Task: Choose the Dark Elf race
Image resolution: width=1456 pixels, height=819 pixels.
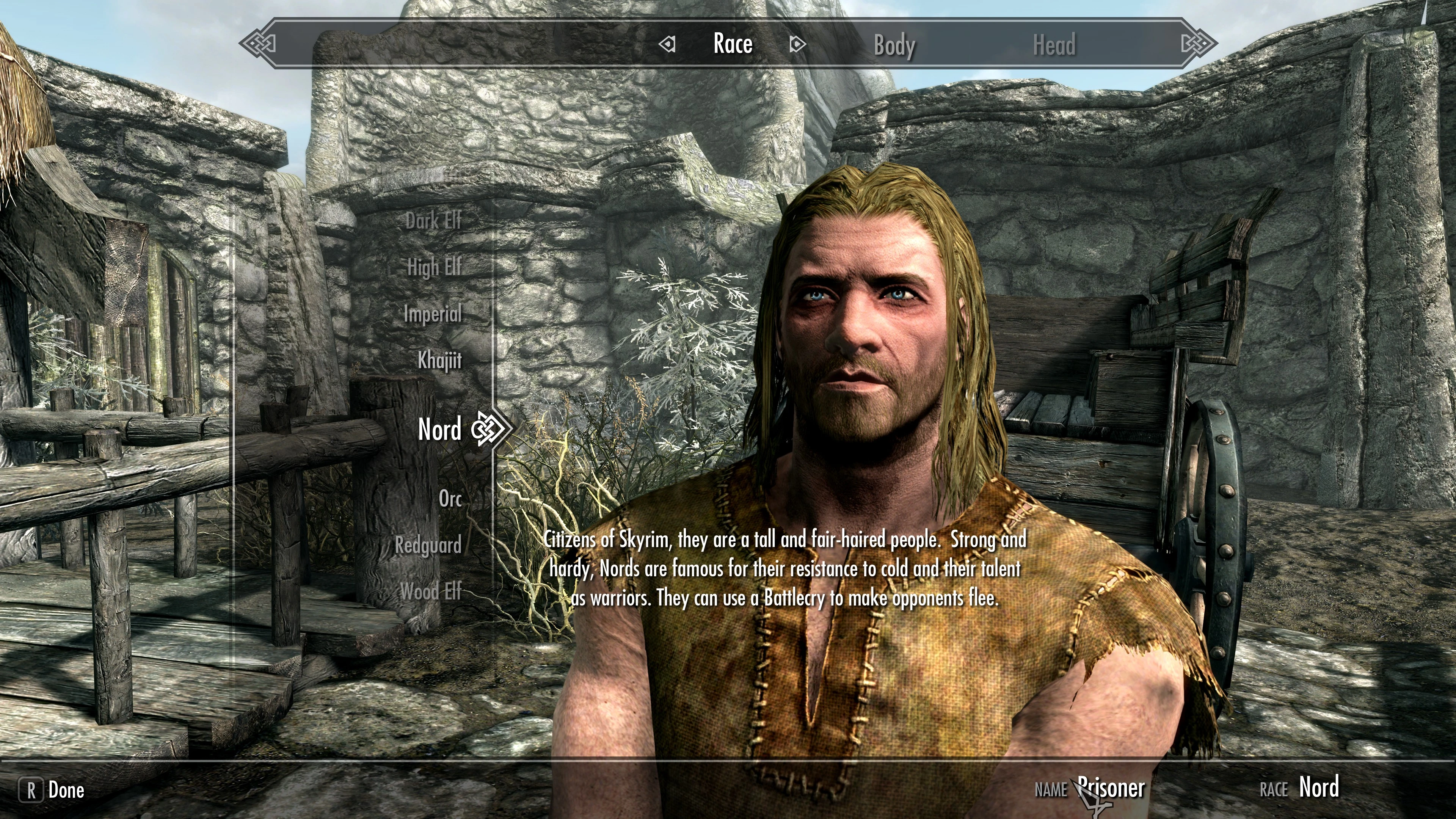Action: point(433,220)
